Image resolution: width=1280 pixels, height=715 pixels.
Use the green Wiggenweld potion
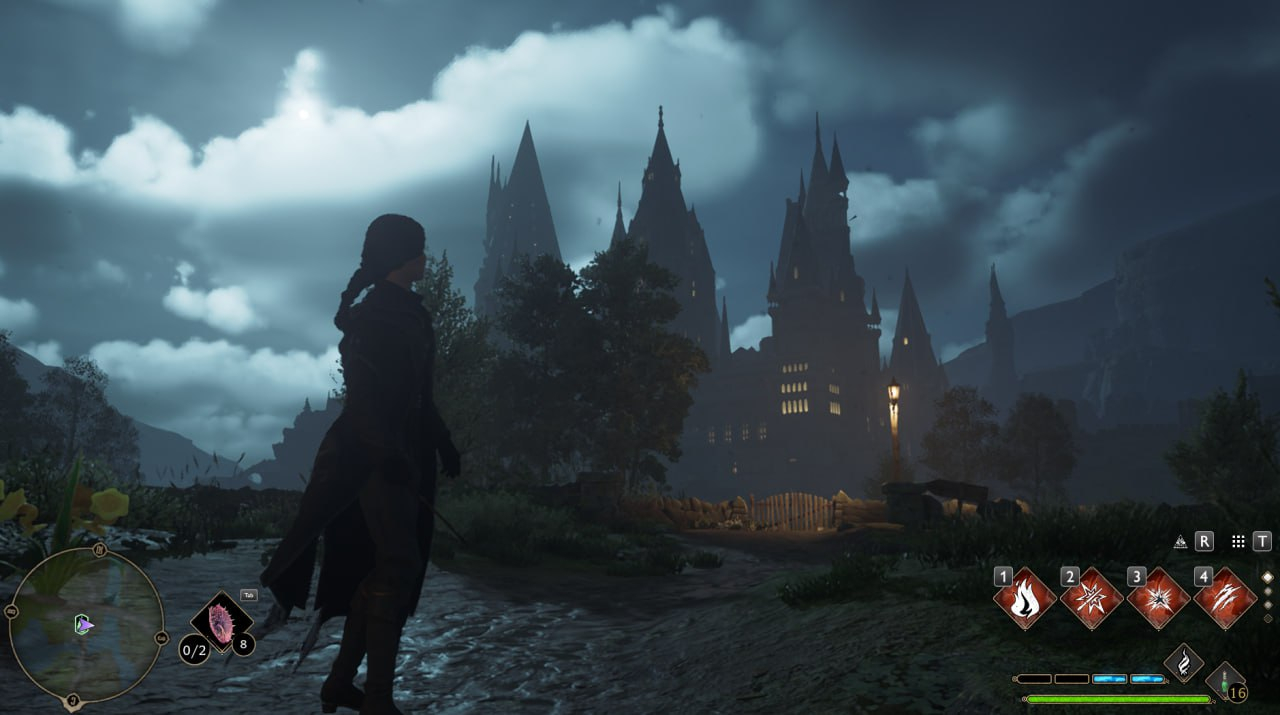(x=1224, y=679)
